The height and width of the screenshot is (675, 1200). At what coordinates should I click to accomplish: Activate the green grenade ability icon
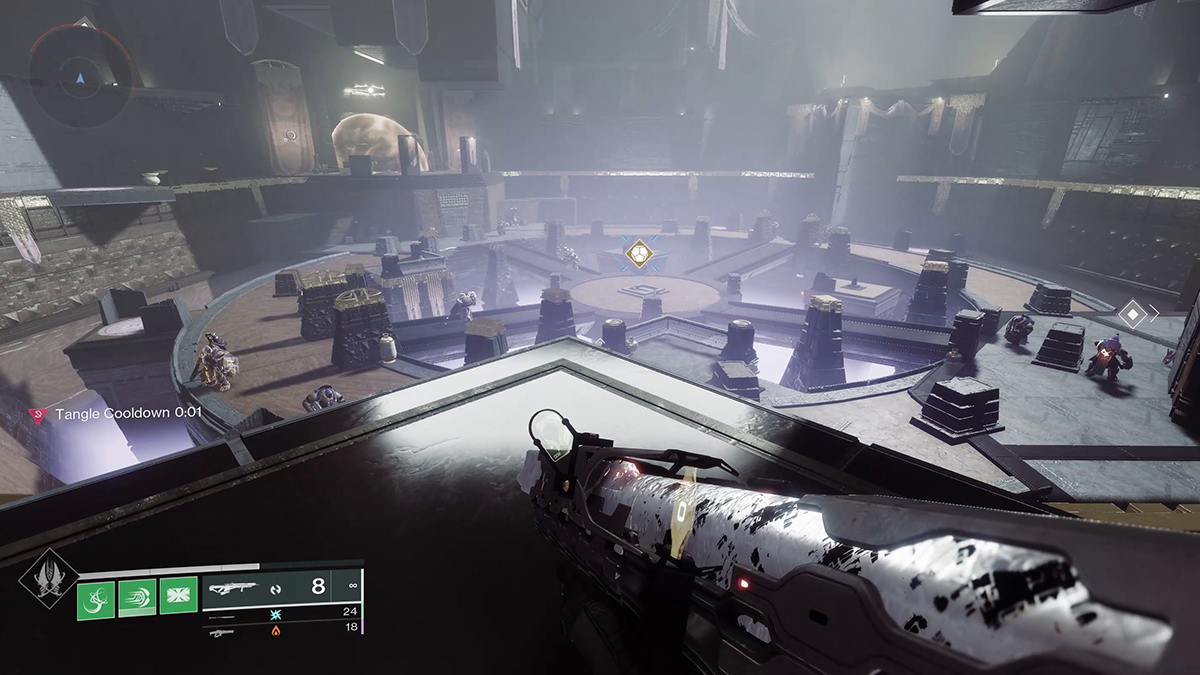pyautogui.click(x=96, y=599)
